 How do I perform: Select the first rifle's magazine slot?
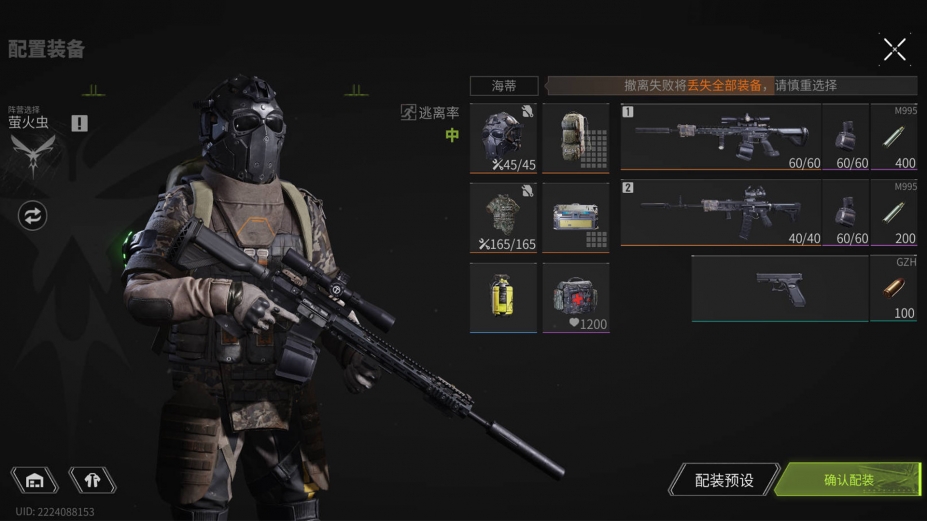coord(846,137)
